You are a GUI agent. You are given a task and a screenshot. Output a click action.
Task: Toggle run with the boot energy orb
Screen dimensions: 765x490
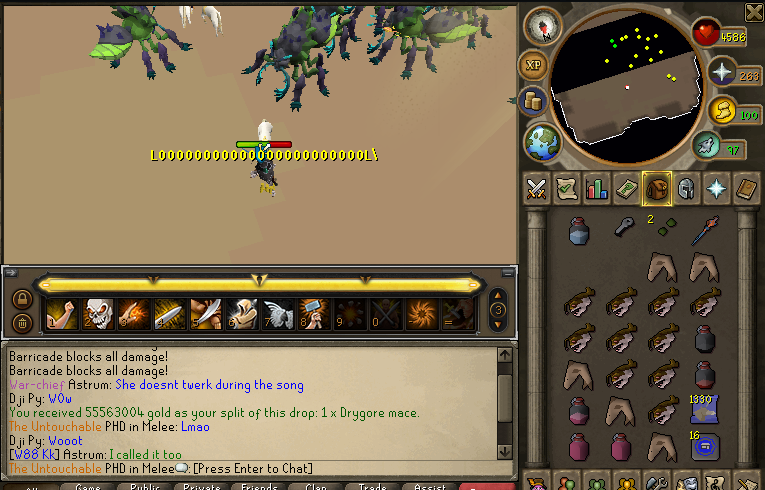[x=707, y=146]
